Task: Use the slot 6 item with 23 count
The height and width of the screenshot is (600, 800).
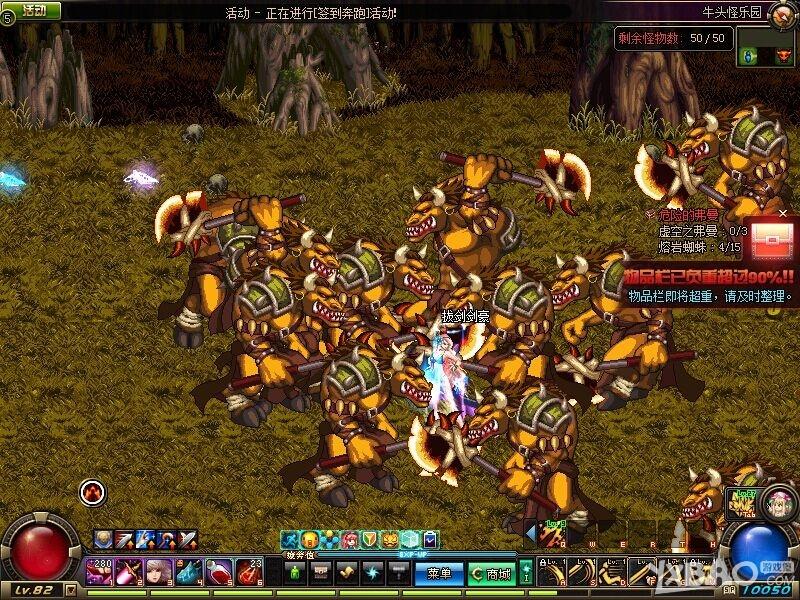Action: [249, 573]
